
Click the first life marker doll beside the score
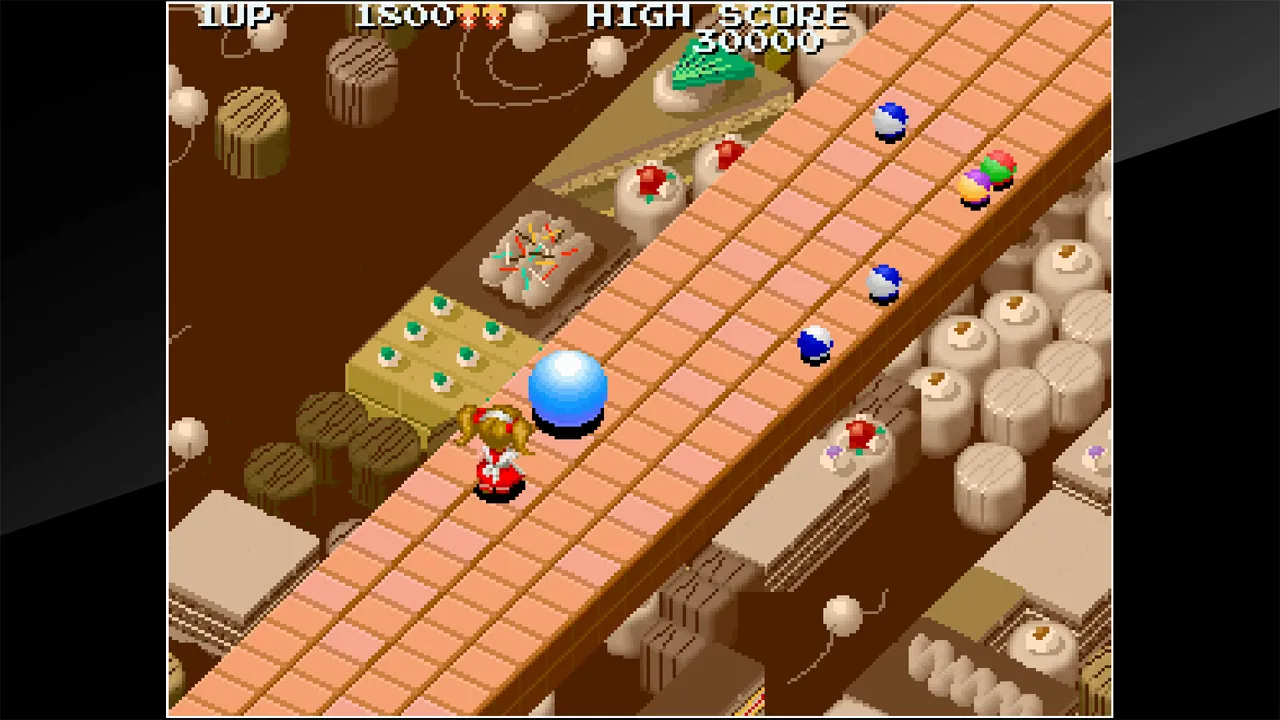coord(469,16)
